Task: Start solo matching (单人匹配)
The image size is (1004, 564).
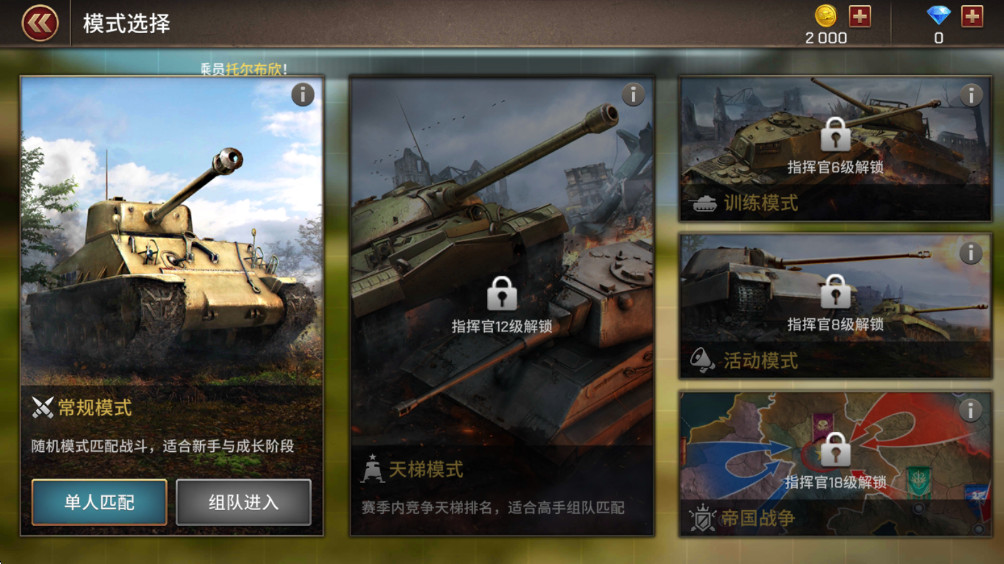Action: click(x=99, y=502)
